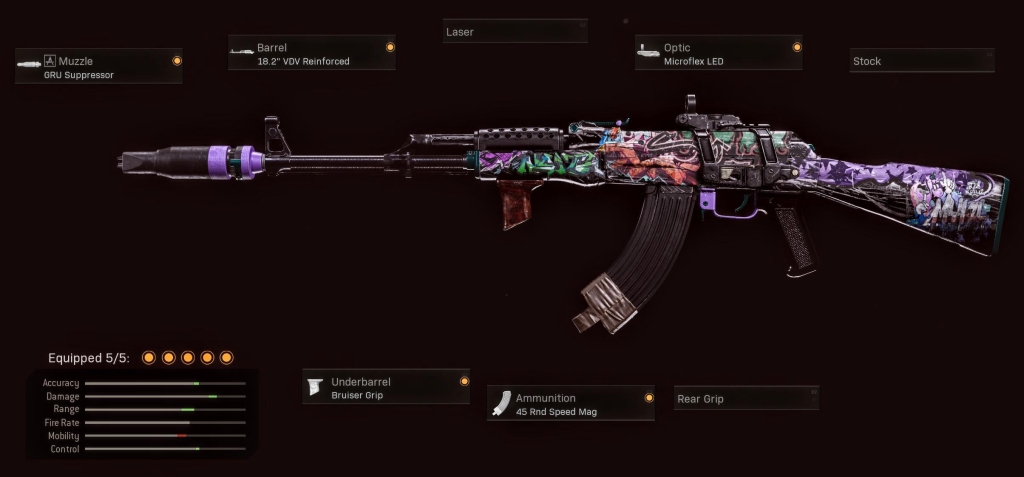Open the empty Rear Grip slot
The height and width of the screenshot is (477, 1024).
click(746, 399)
